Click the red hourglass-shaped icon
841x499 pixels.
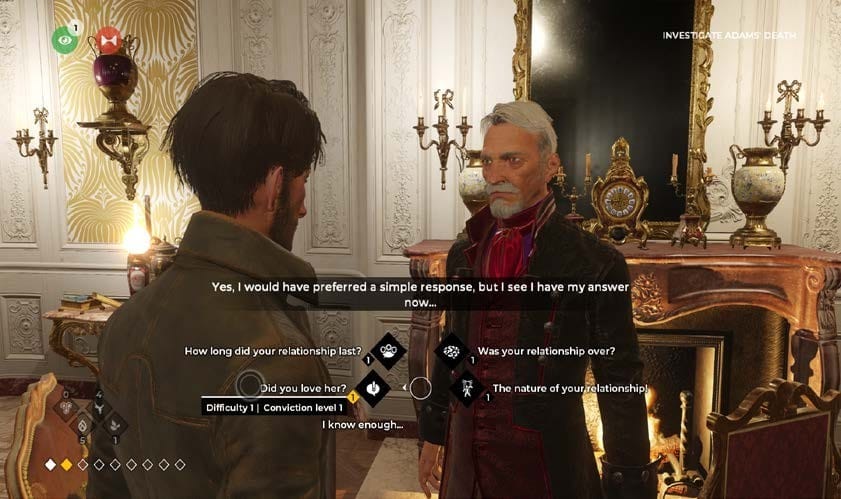(109, 40)
